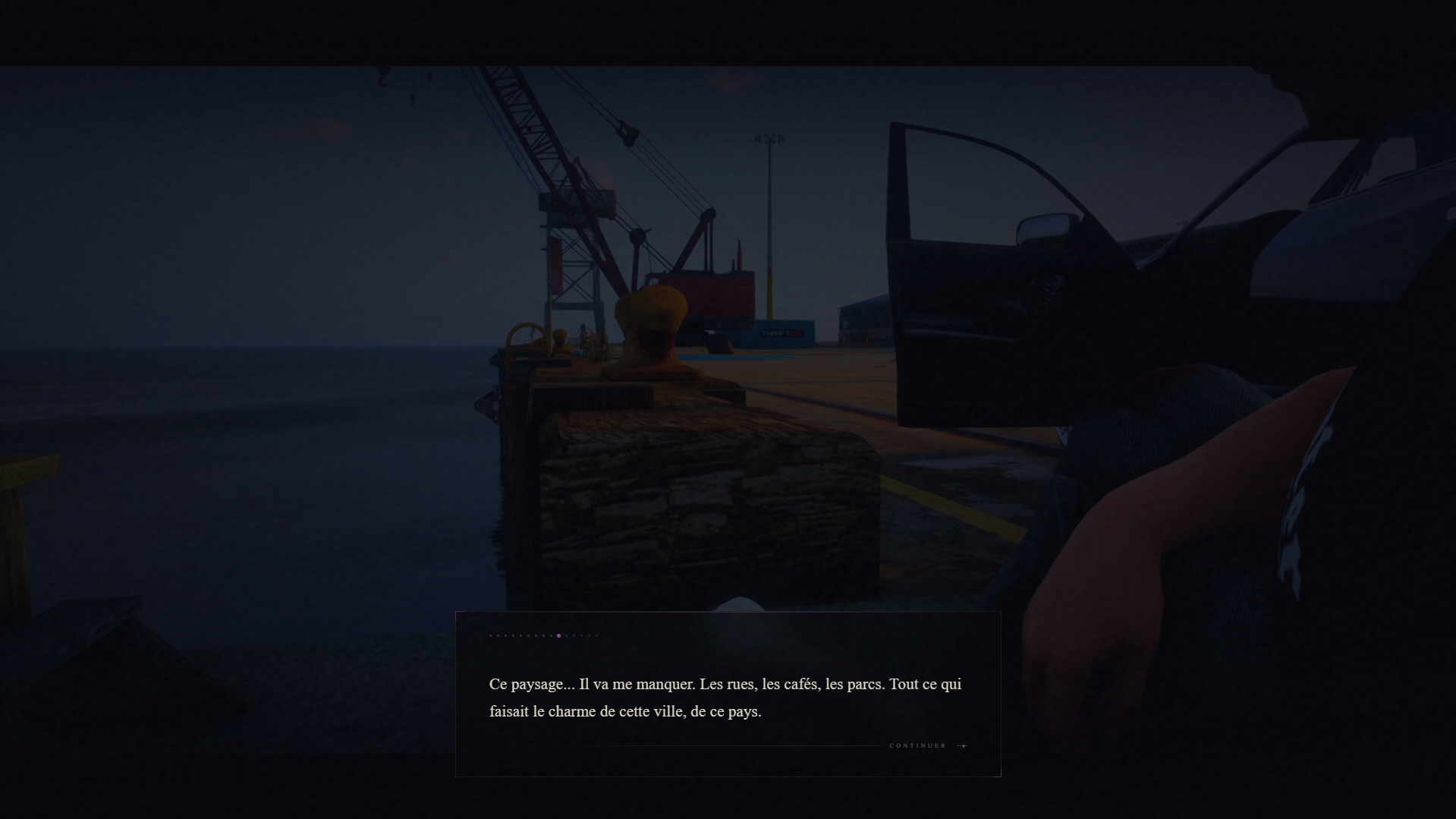Select the highlighted pink progress dot
This screenshot has width=1456, height=819.
coord(558,635)
